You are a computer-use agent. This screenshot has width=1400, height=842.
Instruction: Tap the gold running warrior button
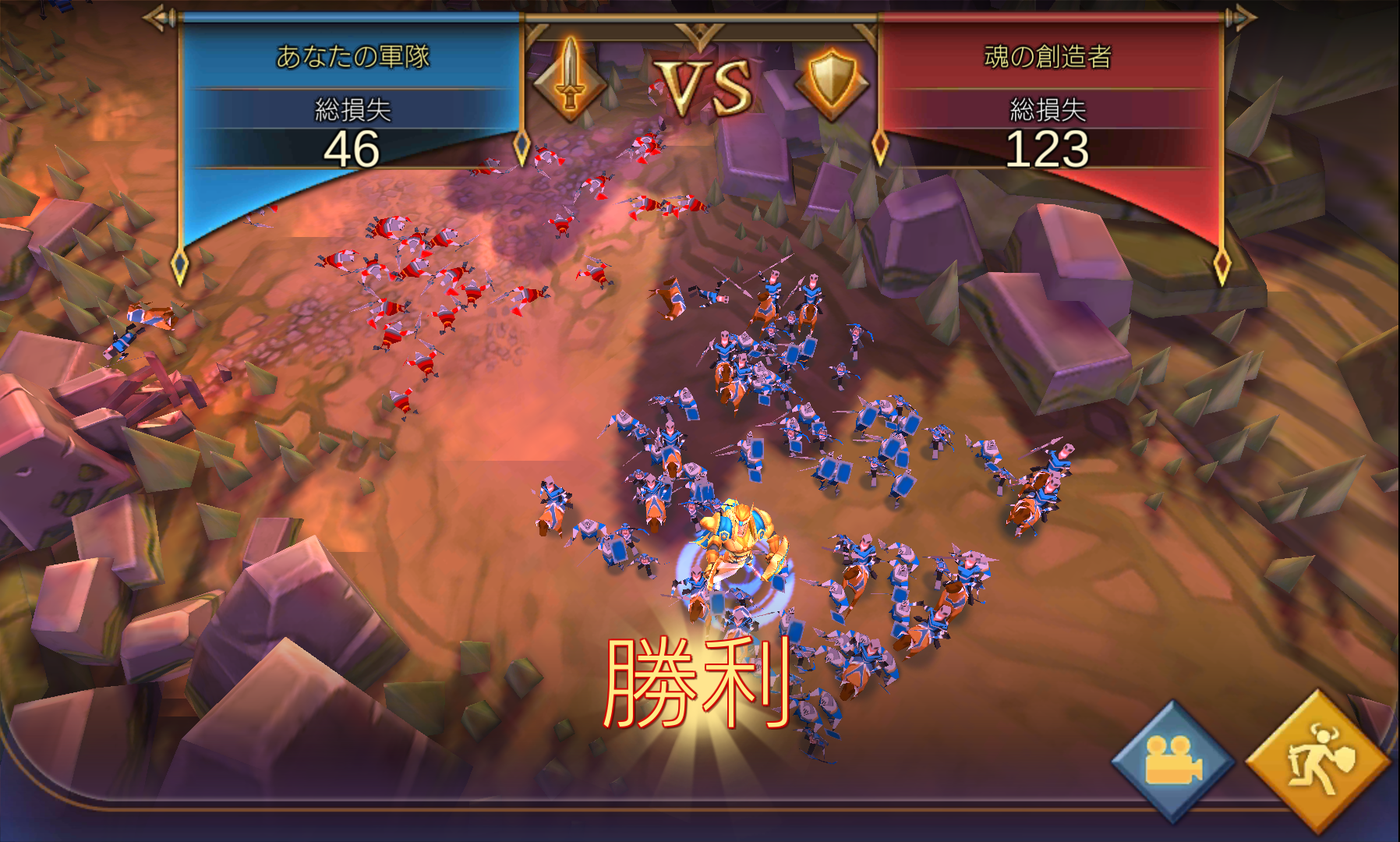[x=1318, y=760]
